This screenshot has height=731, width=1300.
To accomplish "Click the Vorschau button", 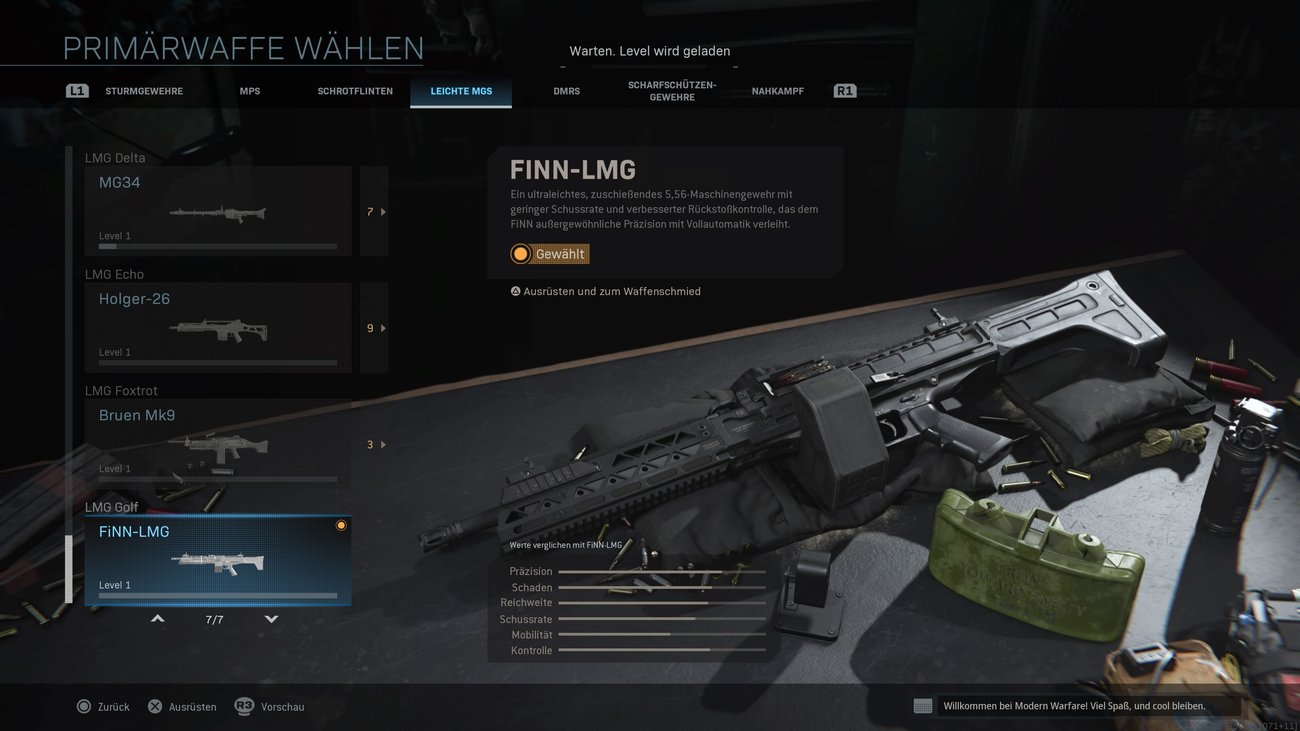I will [x=283, y=706].
